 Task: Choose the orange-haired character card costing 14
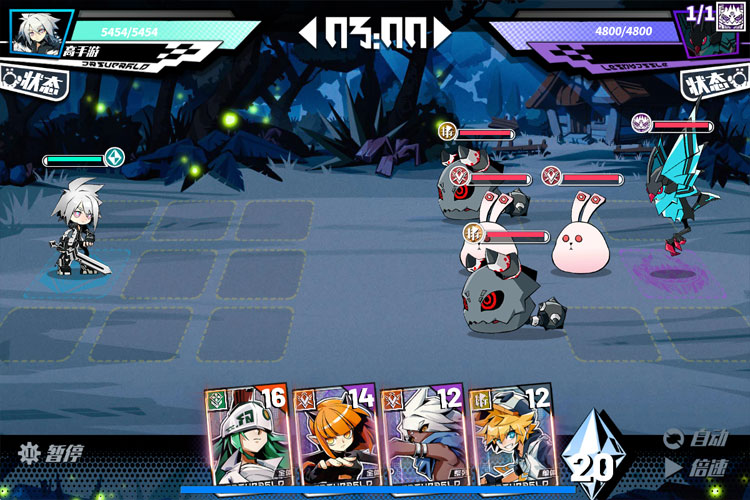[336, 439]
